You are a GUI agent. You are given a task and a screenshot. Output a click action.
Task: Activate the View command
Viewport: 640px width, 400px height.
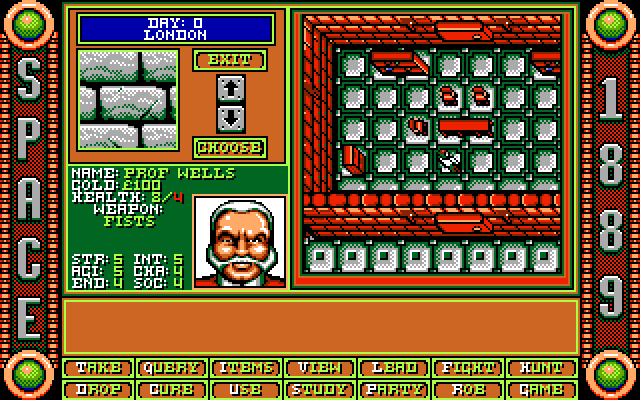coord(320,368)
